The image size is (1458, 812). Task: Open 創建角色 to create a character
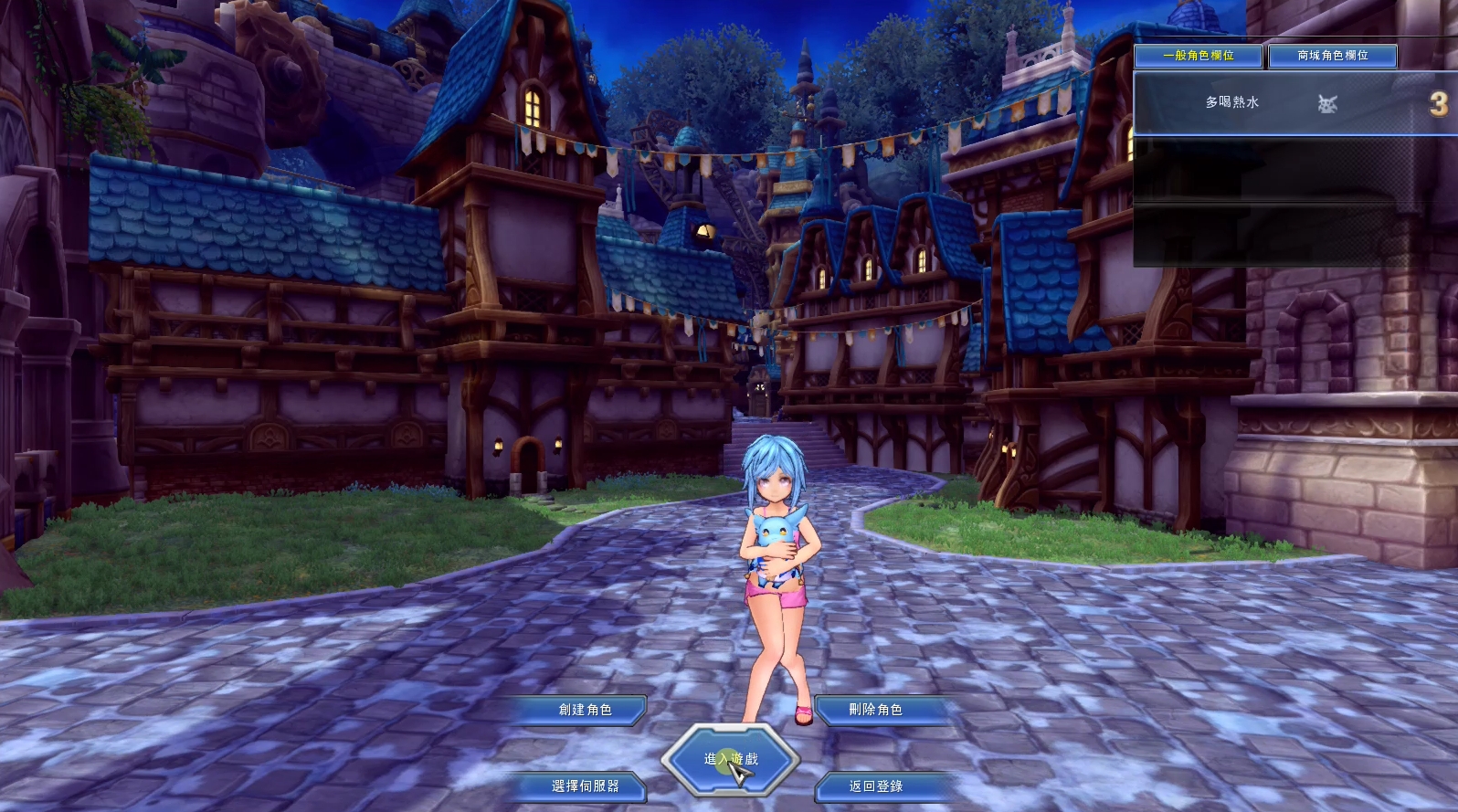(x=586, y=710)
